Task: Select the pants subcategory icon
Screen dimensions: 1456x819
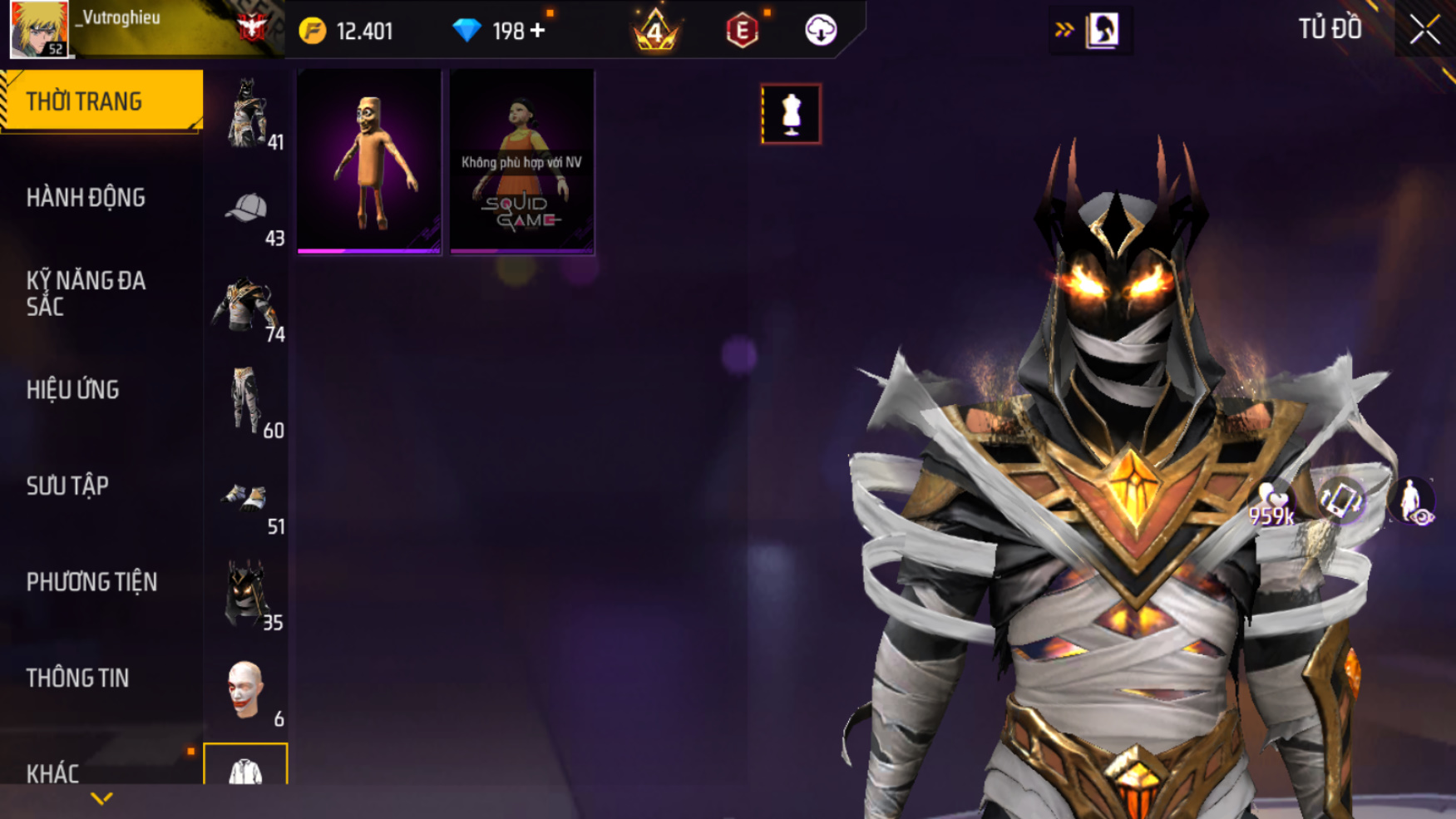Action: (x=246, y=401)
